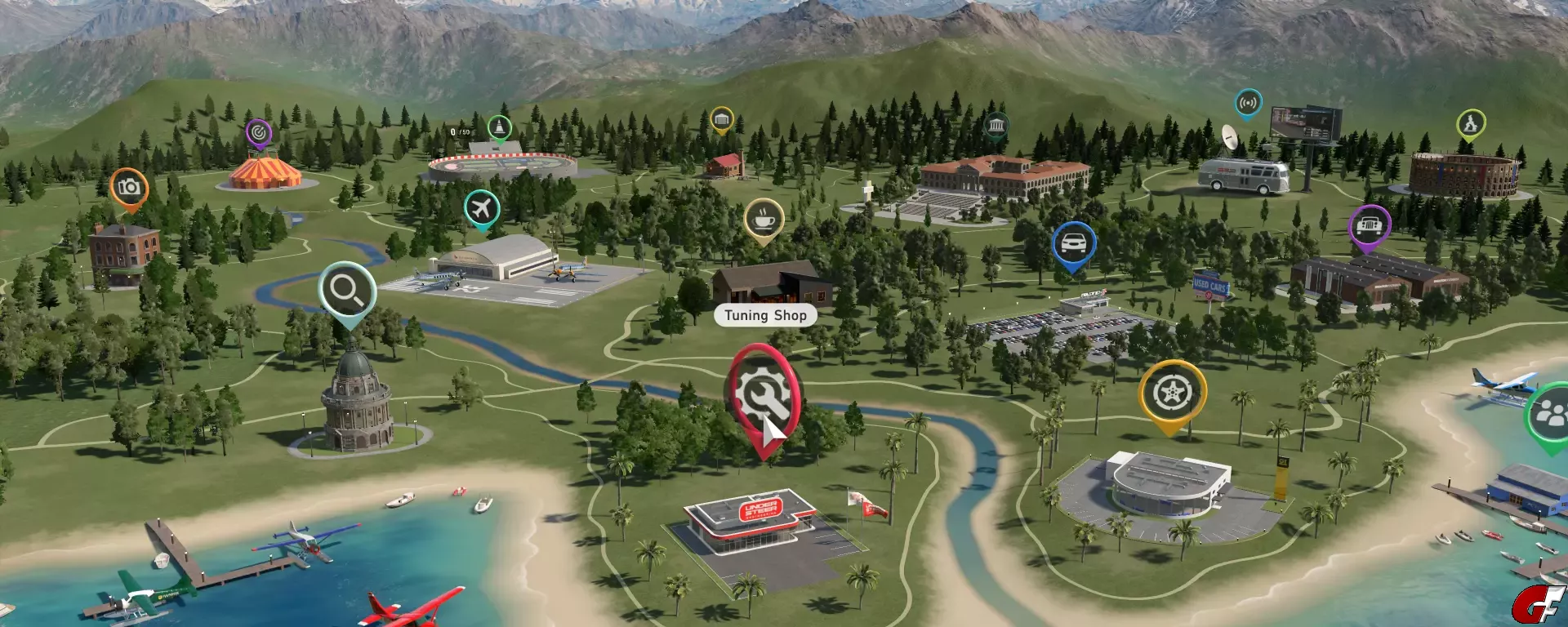Image resolution: width=1568 pixels, height=627 pixels.
Task: Select the orange camera pin
Action: point(129,187)
